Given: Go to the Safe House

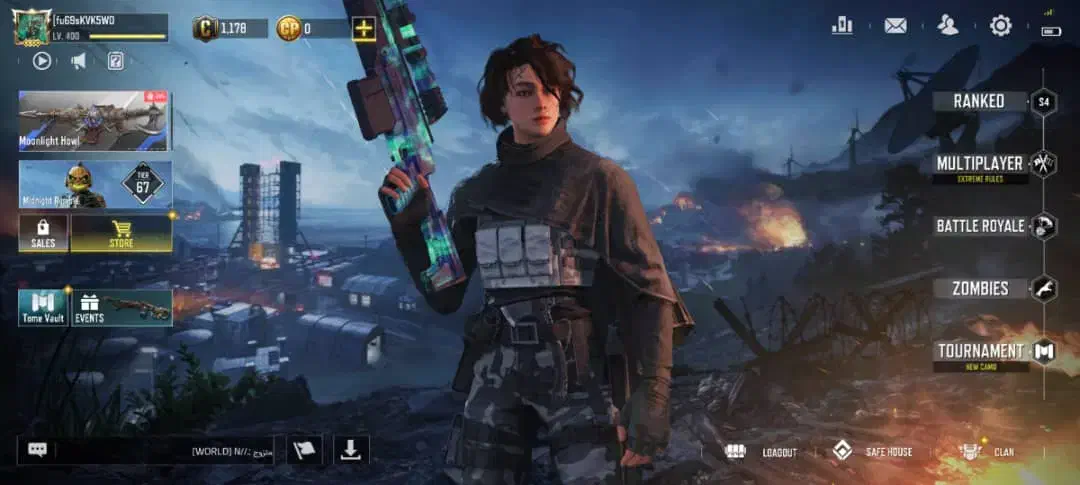Looking at the screenshot, I should pyautogui.click(x=874, y=452).
